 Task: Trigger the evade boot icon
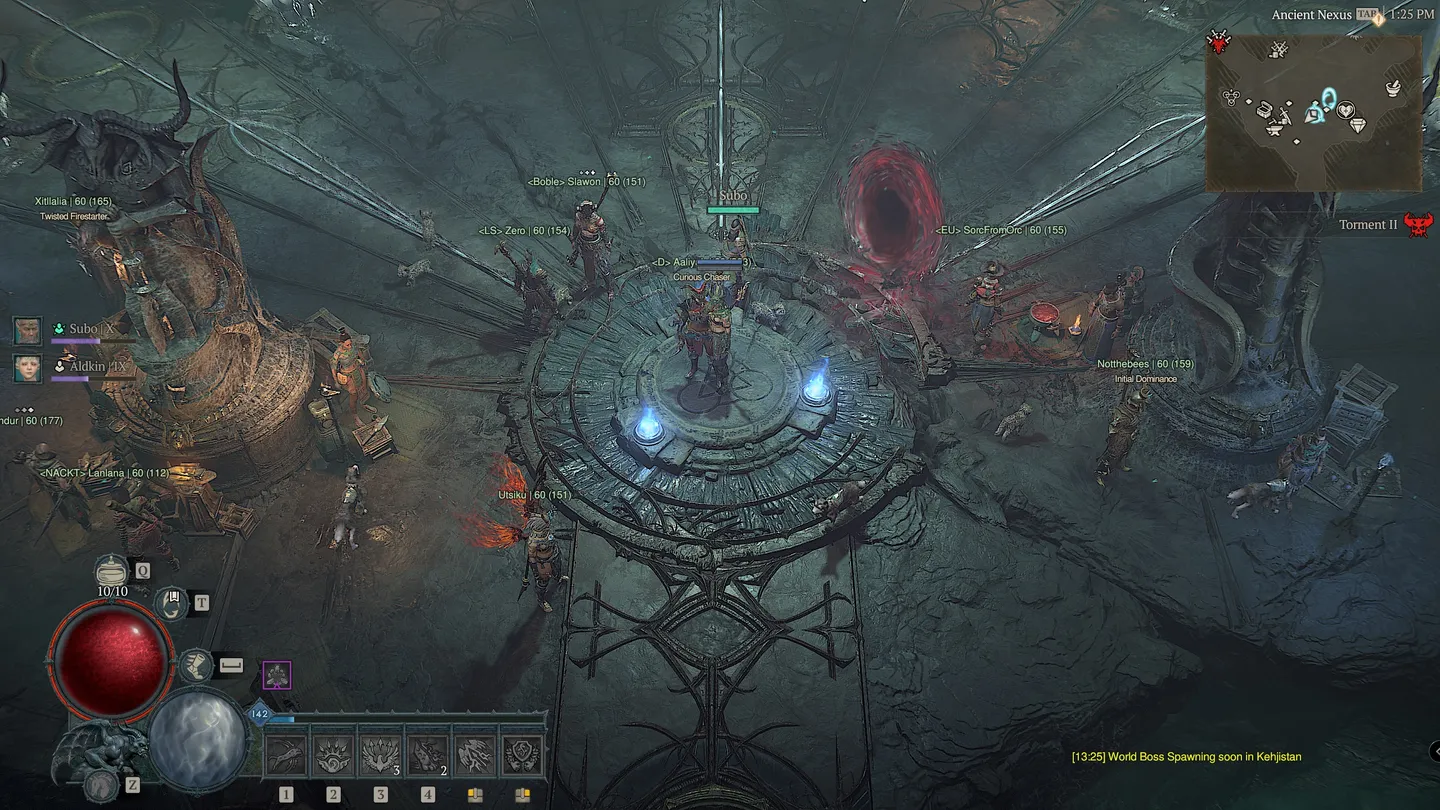coord(197,667)
